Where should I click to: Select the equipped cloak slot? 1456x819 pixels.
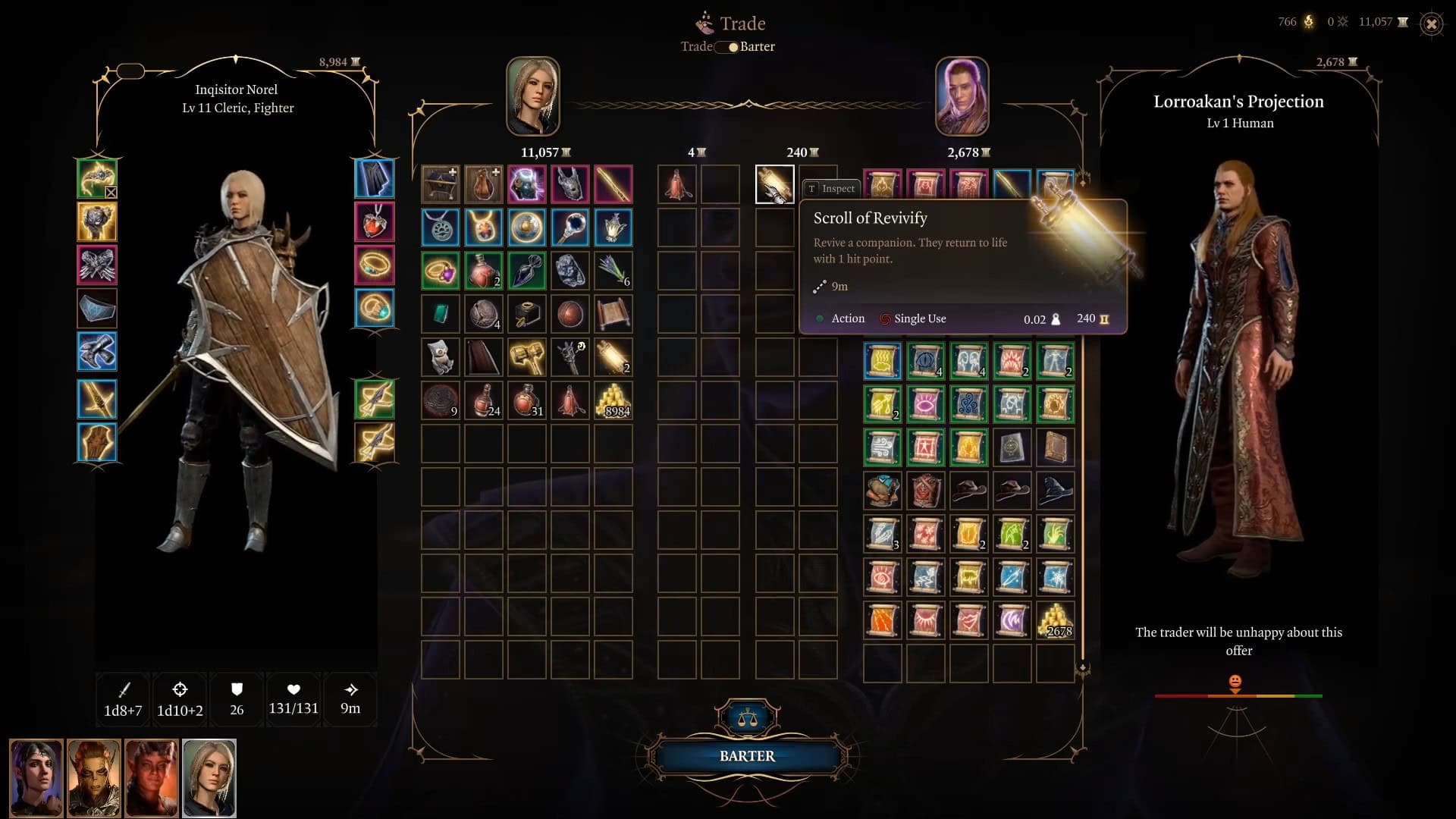[x=375, y=179]
